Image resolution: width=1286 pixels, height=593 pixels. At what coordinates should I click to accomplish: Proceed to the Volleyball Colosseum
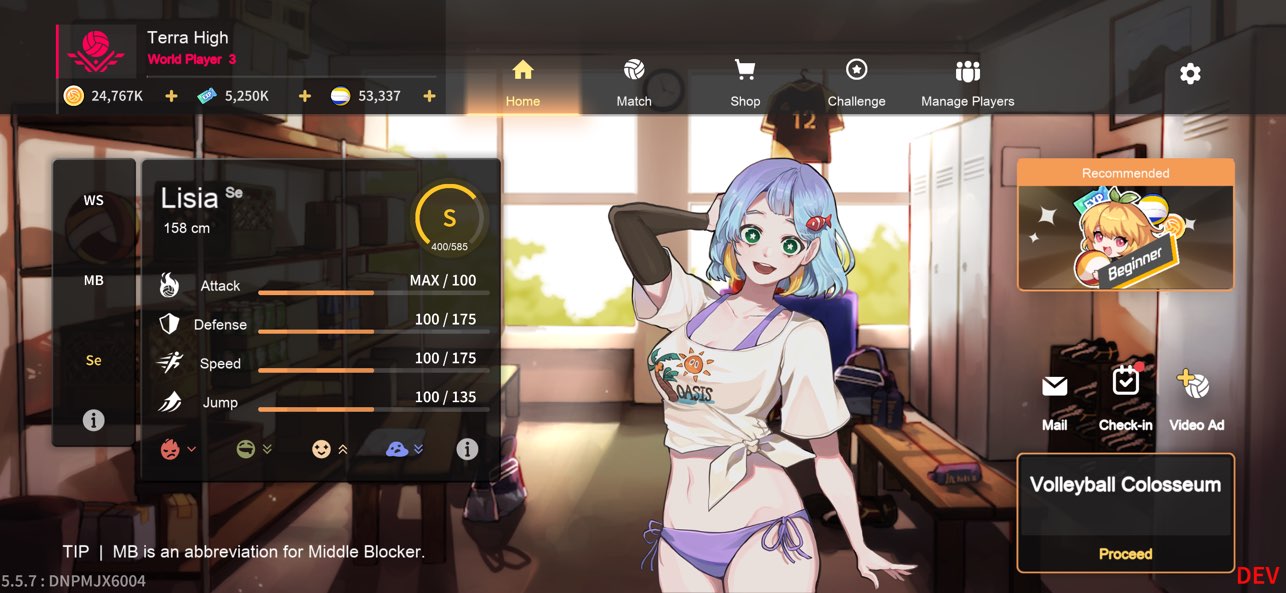(x=1125, y=553)
